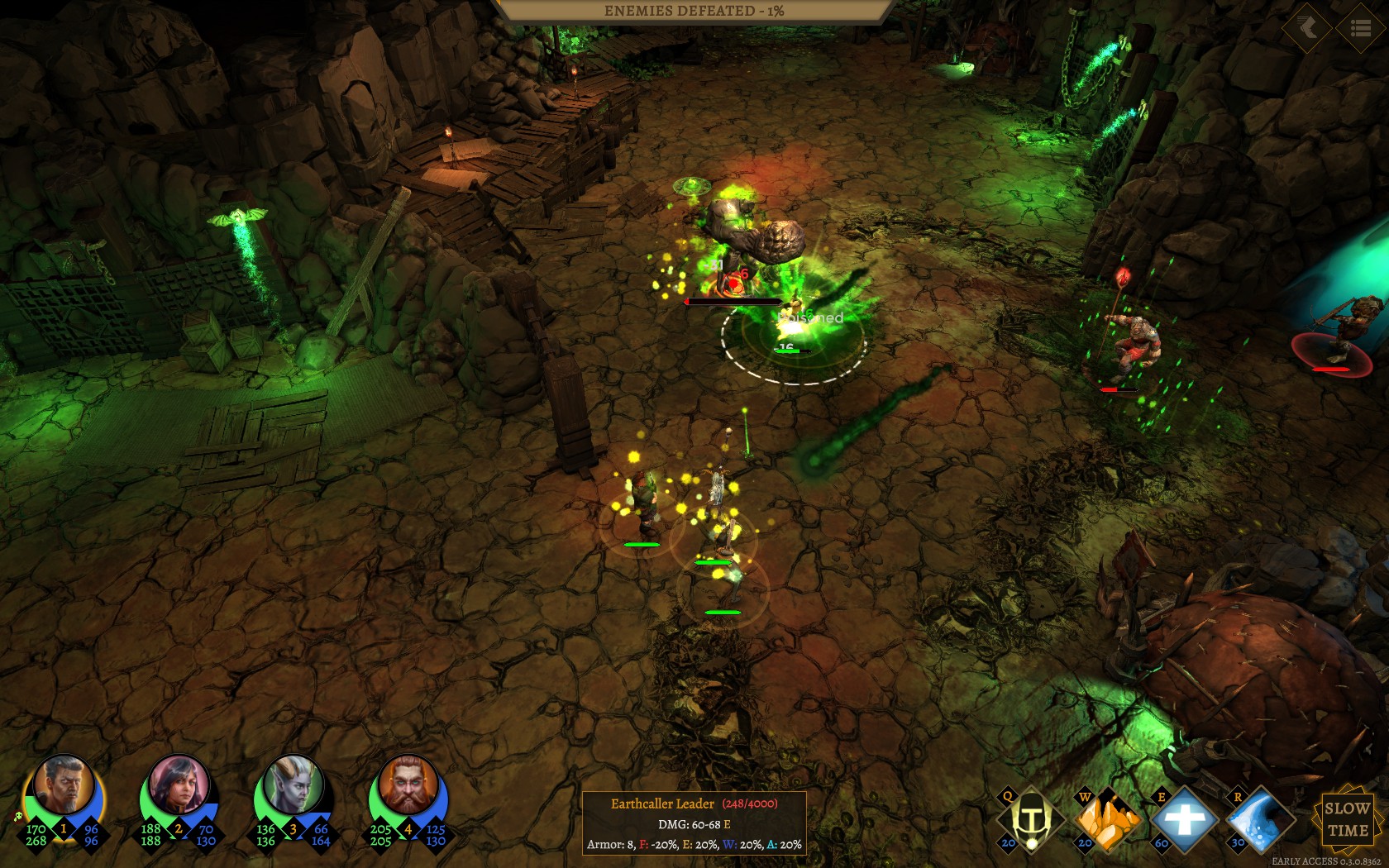
Task: Open the list menu icon
Action: click(x=1360, y=29)
